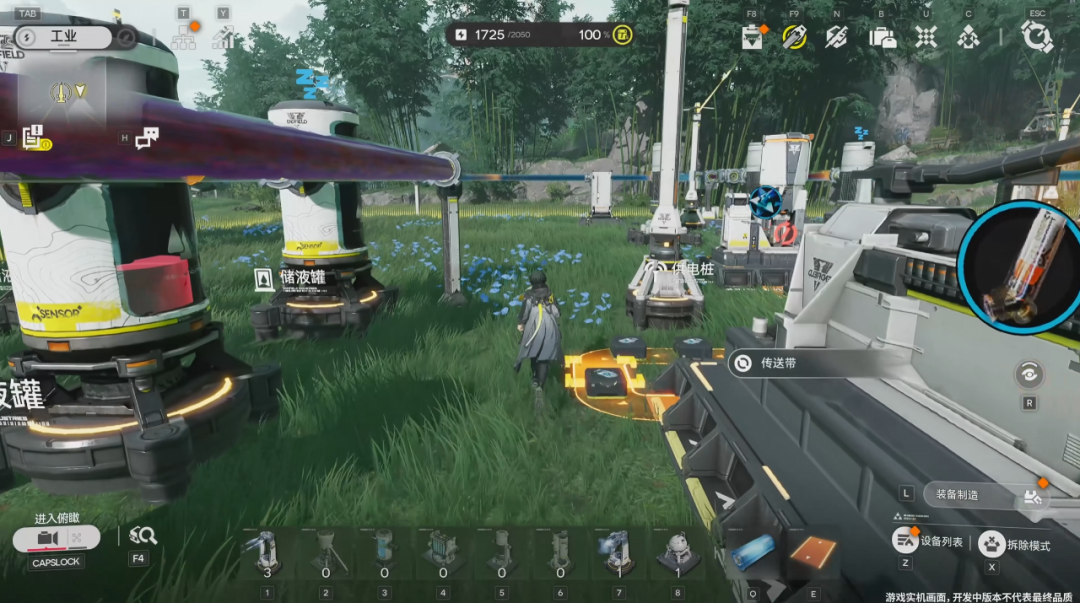Open the clipboard icon with orange notification
The width and height of the screenshot is (1080, 603).
click(752, 37)
